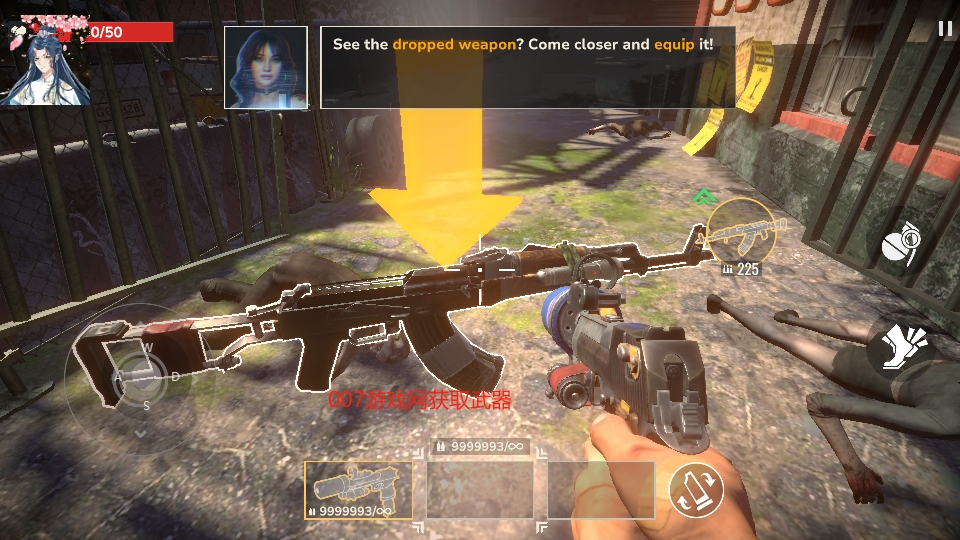This screenshot has width=960, height=540.
Task: Select the equipped pistol weapon slot
Action: (x=358, y=490)
